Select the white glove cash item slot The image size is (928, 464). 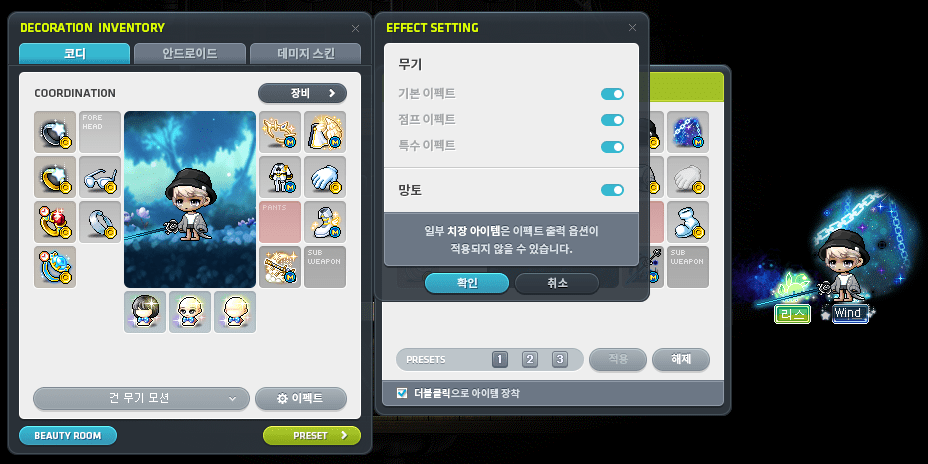tap(325, 177)
